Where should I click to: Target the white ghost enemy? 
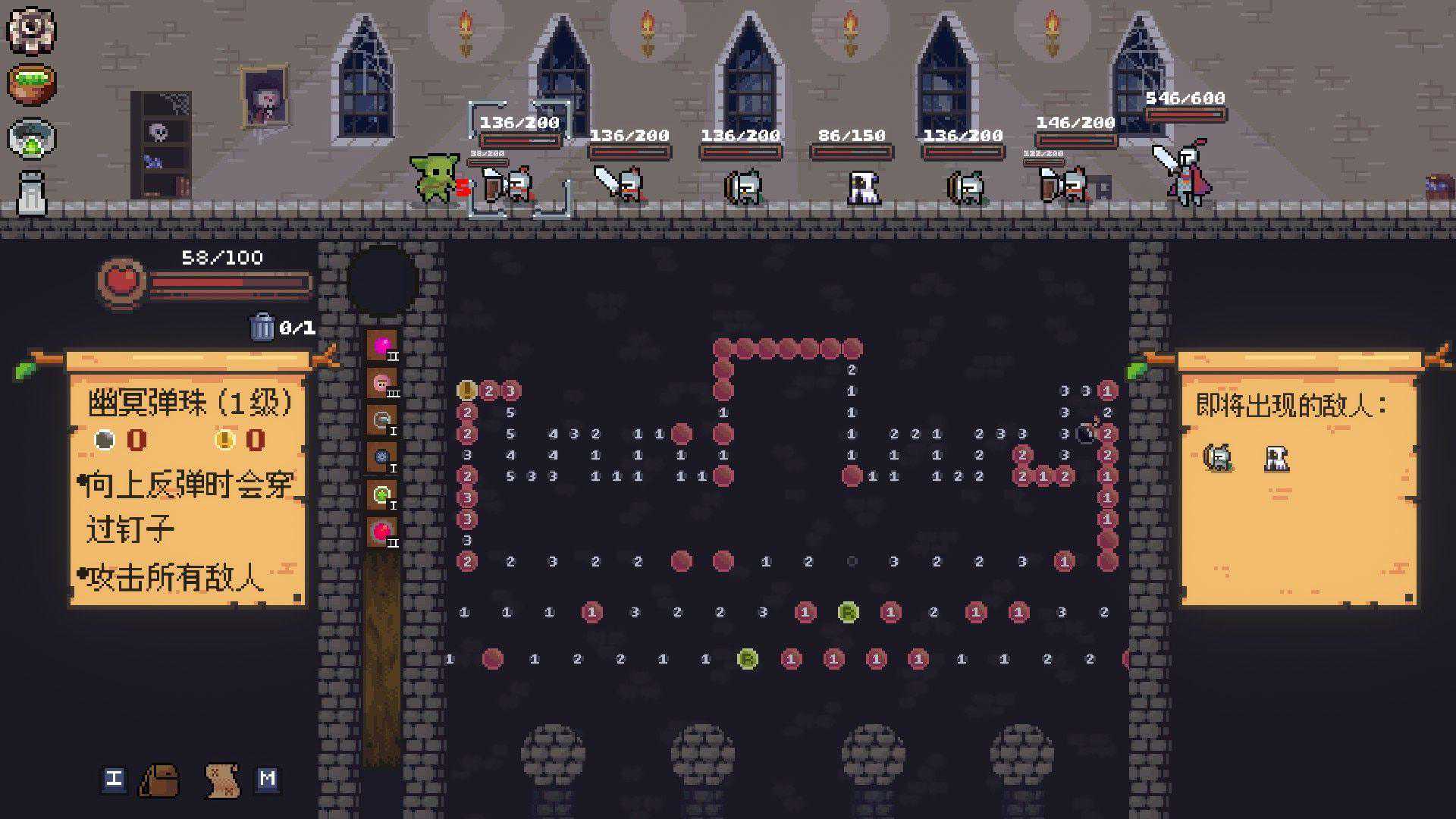coord(863,187)
